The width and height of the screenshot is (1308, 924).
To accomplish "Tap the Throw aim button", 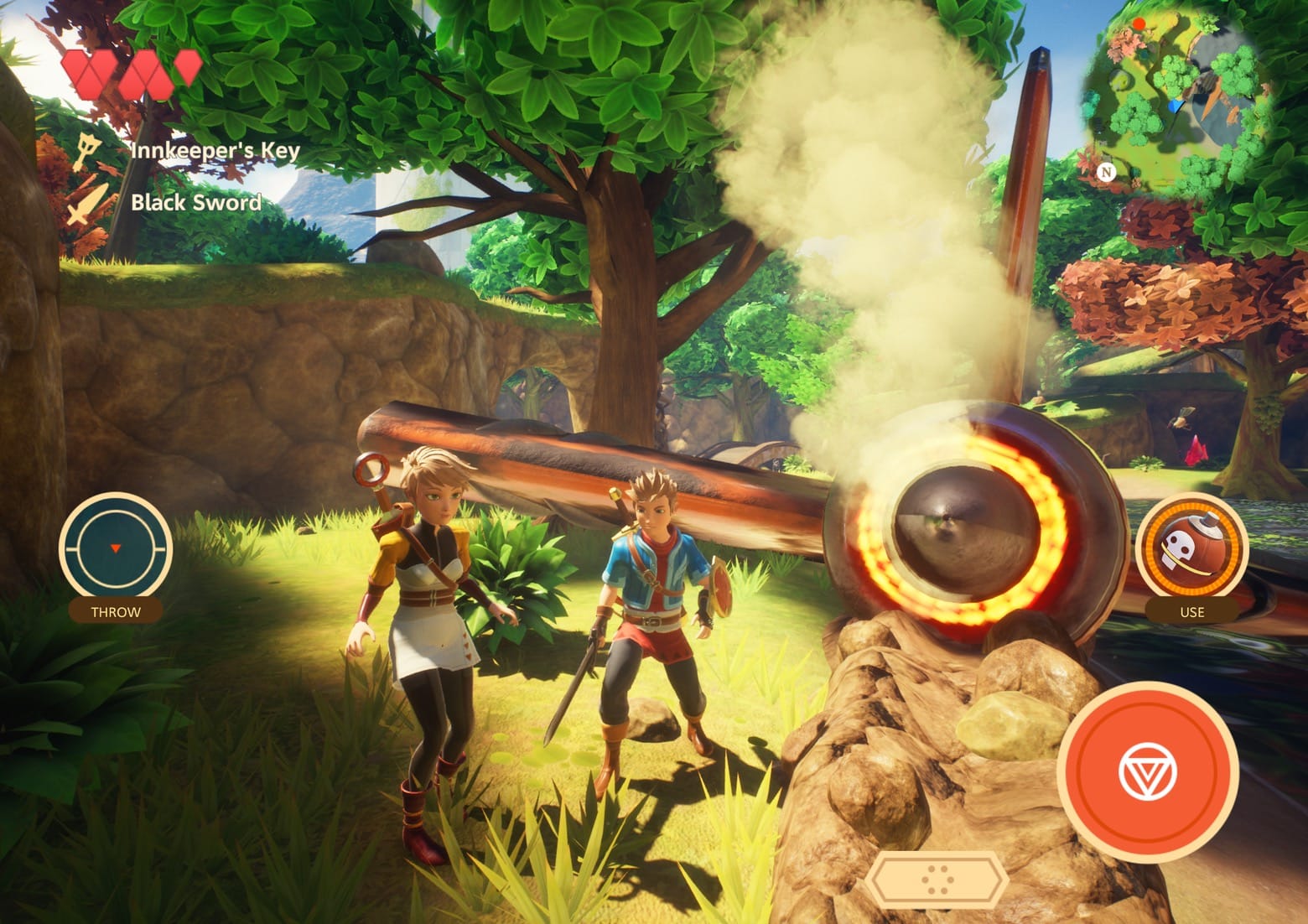I will (x=116, y=548).
